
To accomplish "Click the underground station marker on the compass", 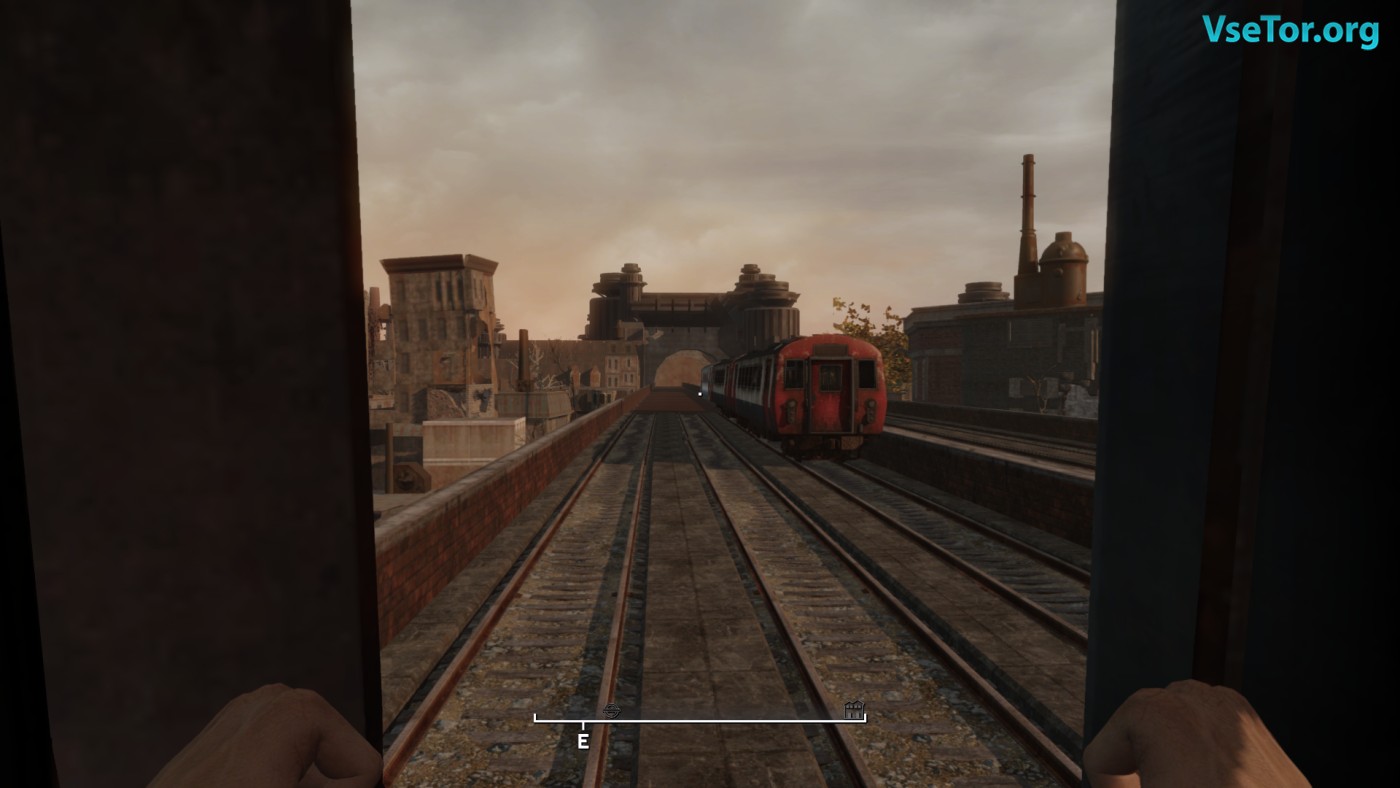I will 613,710.
